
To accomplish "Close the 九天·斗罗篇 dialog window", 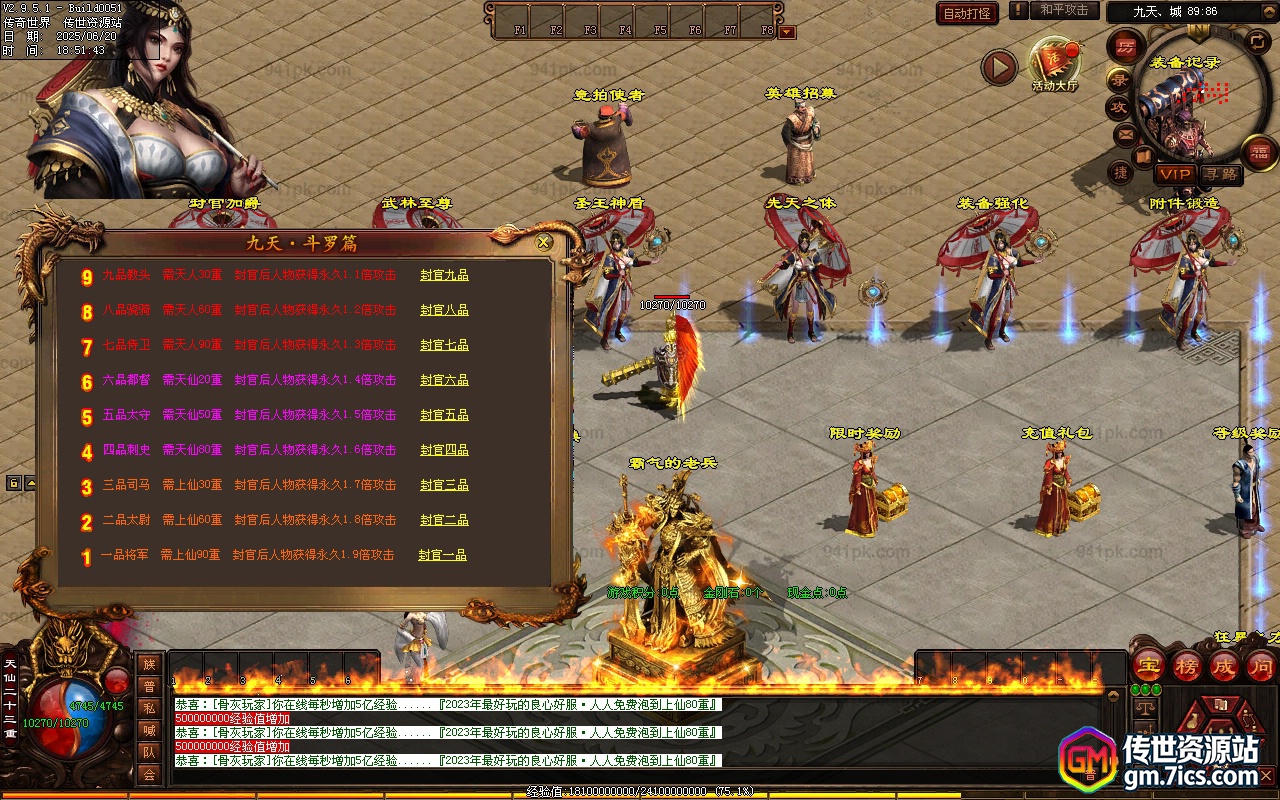I will (x=544, y=242).
